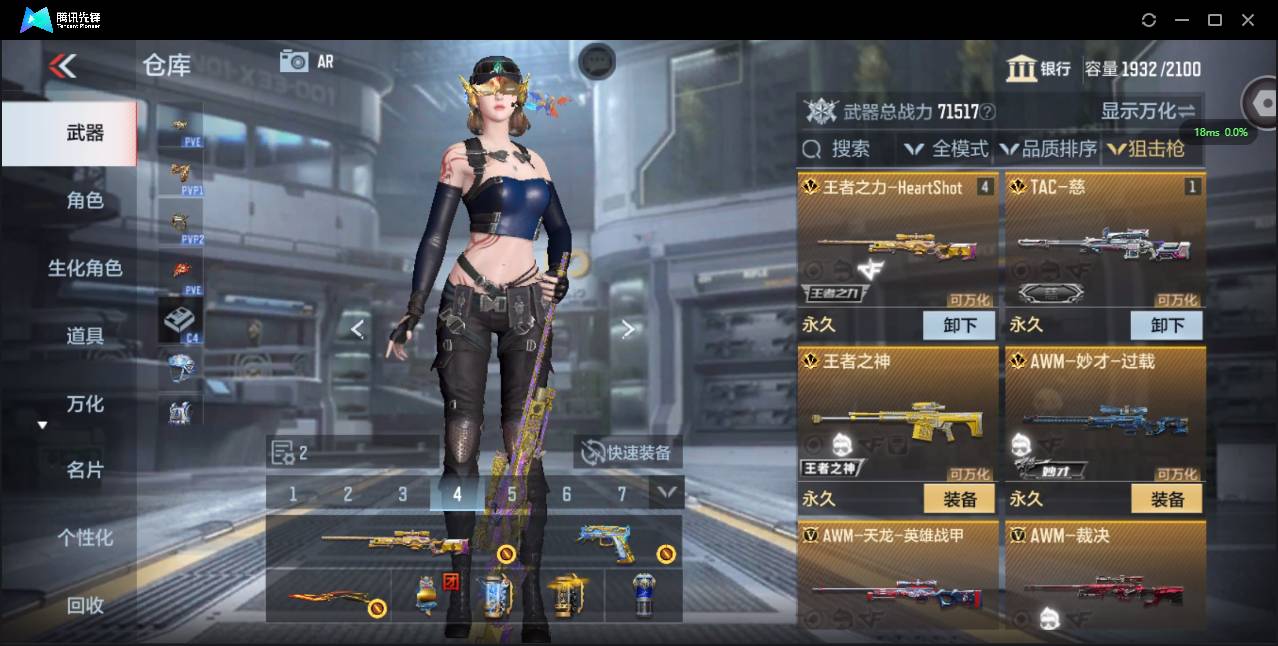The width and height of the screenshot is (1278, 646).
Task: Switch to loadout slot 5
Action: tap(512, 494)
